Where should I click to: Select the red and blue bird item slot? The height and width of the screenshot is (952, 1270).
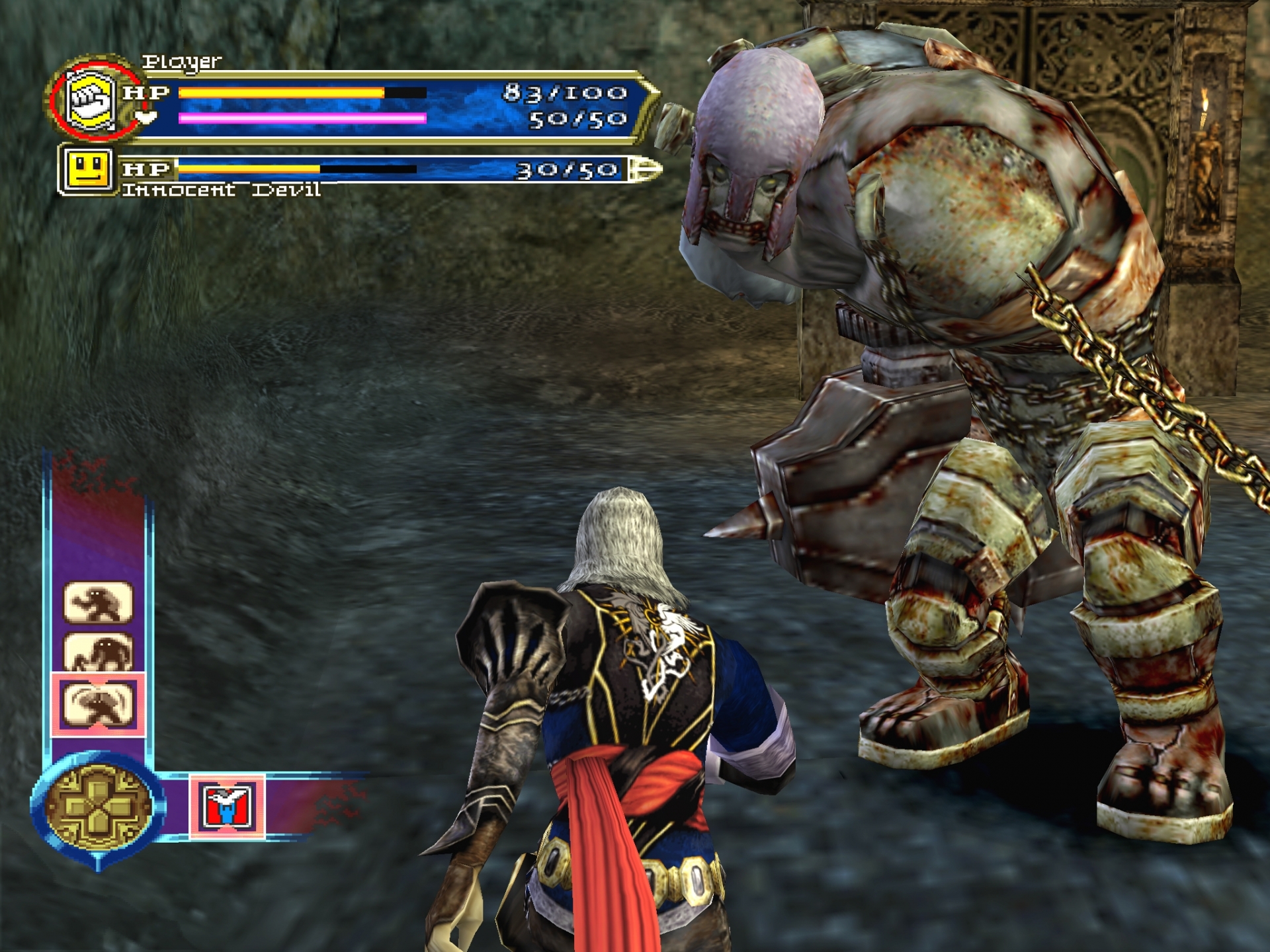point(227,806)
